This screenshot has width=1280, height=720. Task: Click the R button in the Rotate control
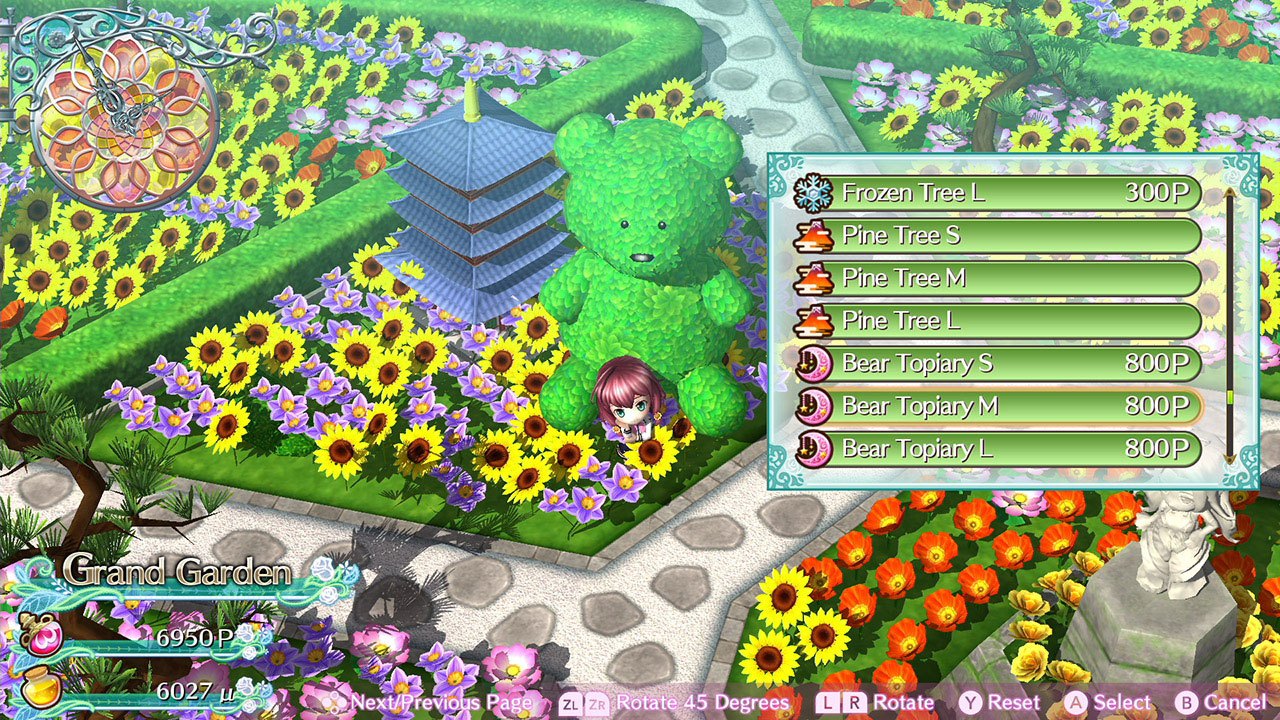point(854,702)
